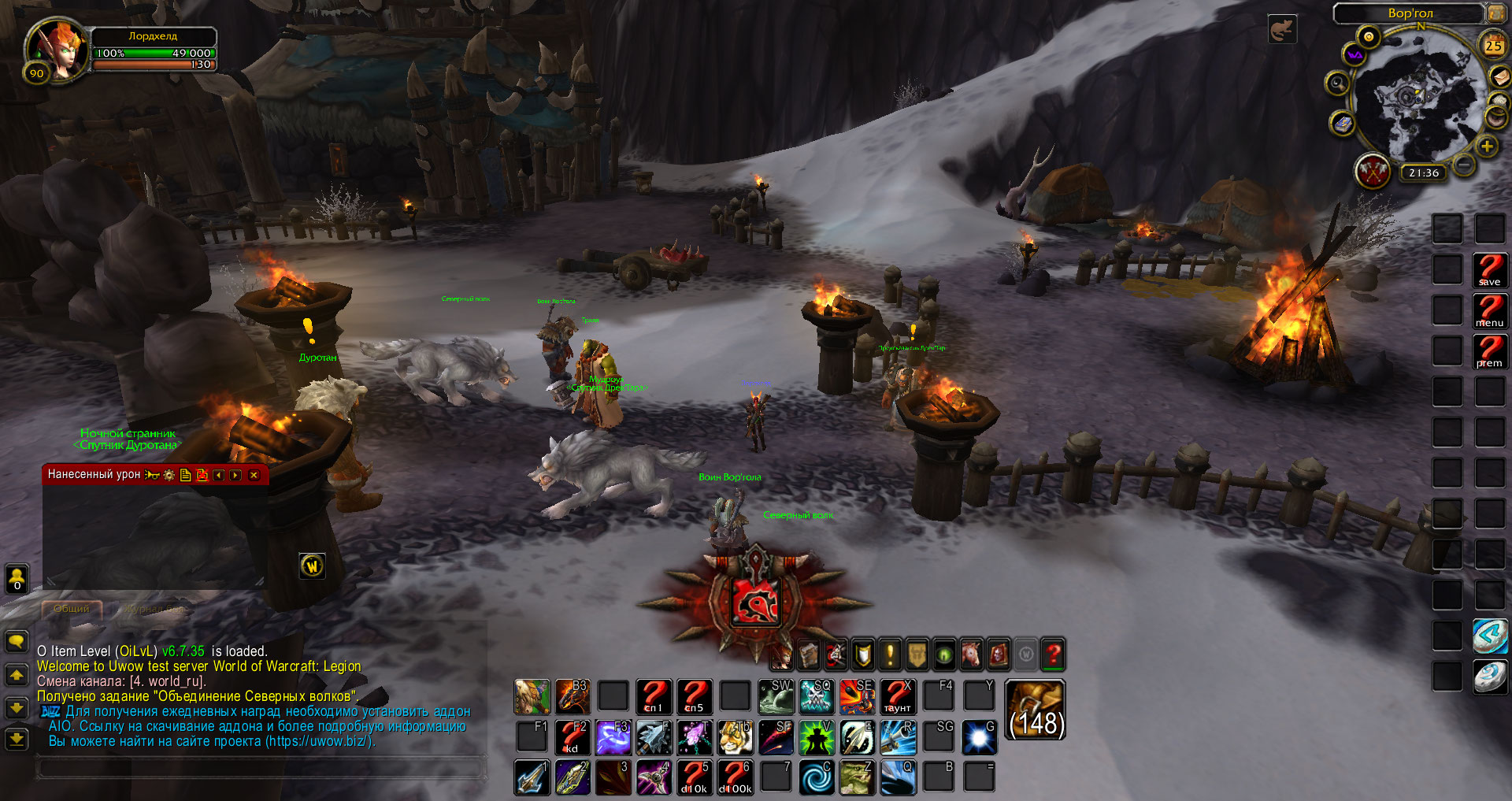This screenshot has width=1512, height=801.
Task: Open the damage meter gear settings
Action: click(169, 475)
